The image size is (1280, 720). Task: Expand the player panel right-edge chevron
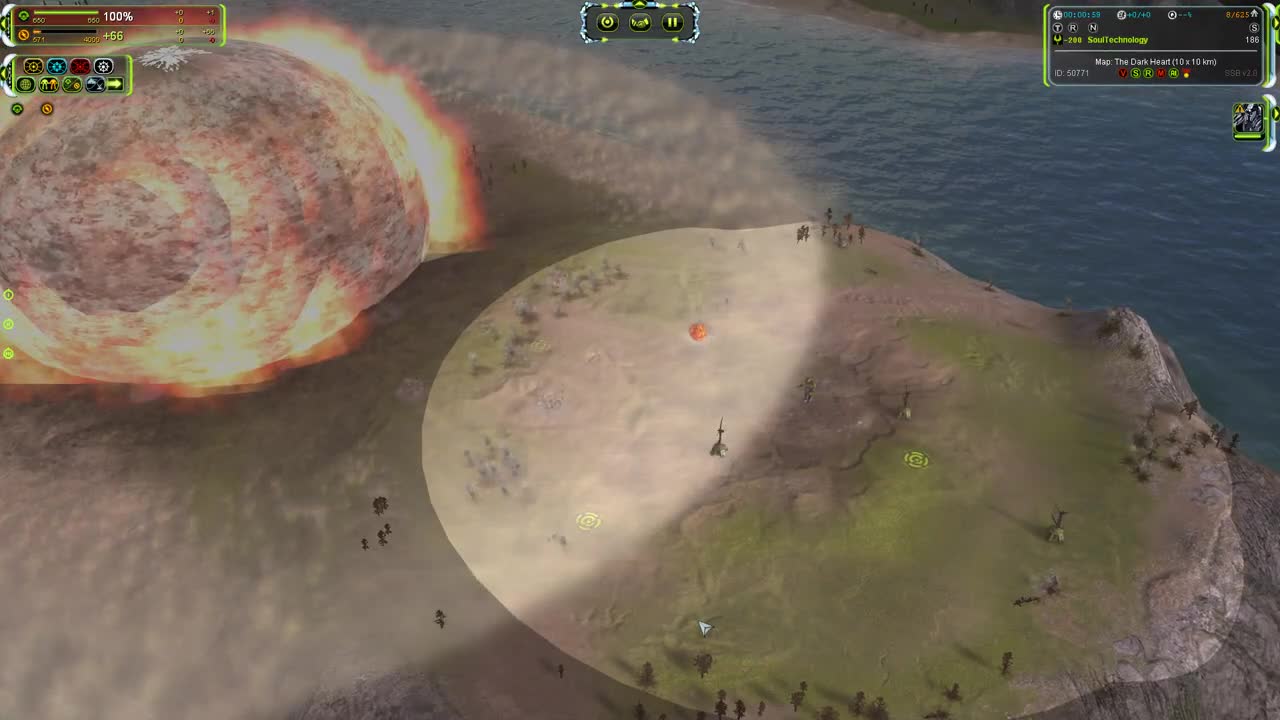(x=1276, y=22)
